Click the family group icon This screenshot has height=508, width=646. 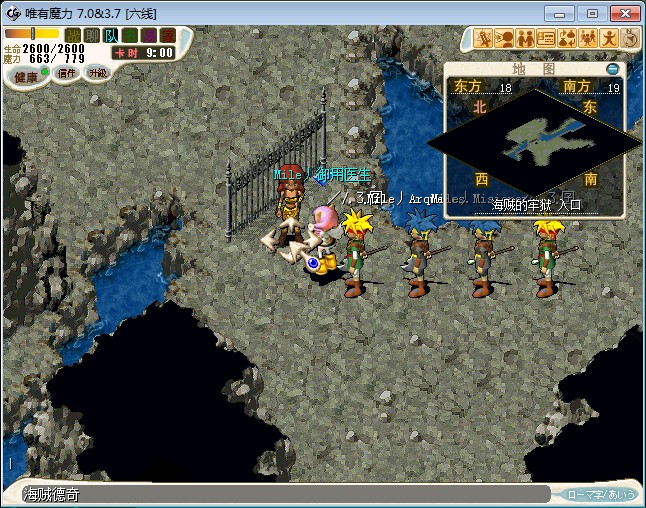tap(588, 38)
